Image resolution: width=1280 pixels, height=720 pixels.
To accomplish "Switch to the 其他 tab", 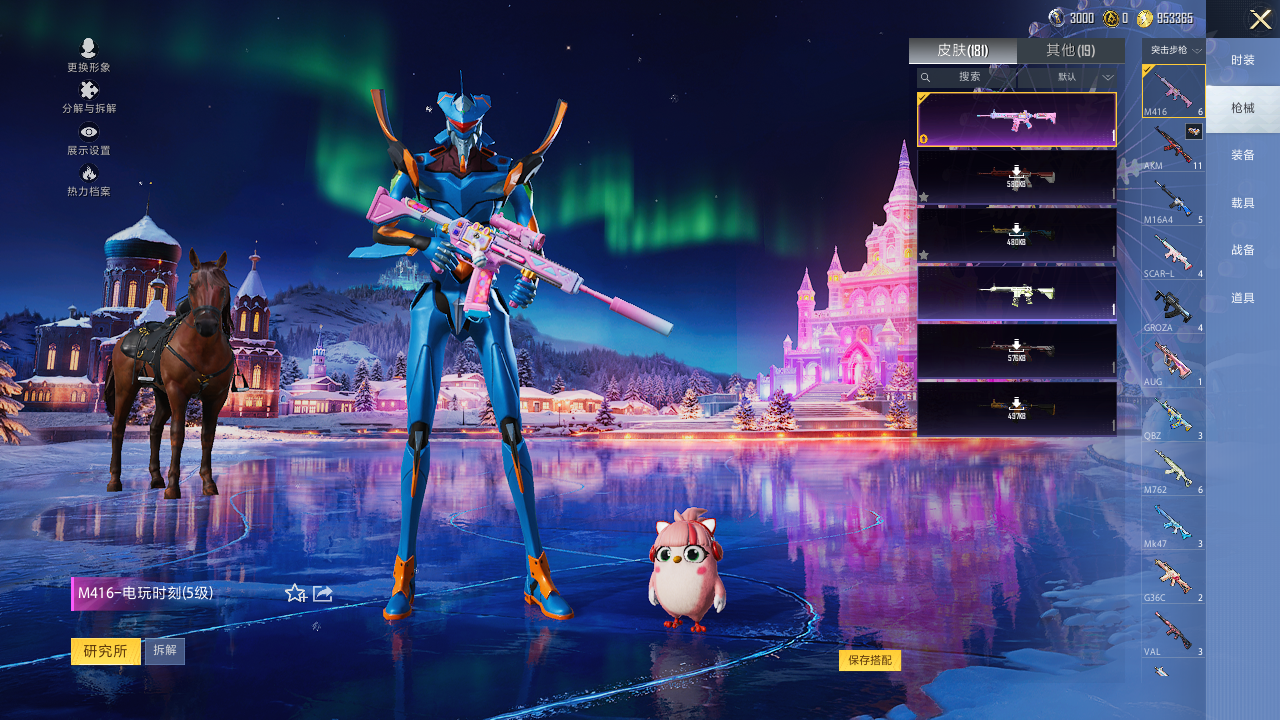I will [1070, 51].
